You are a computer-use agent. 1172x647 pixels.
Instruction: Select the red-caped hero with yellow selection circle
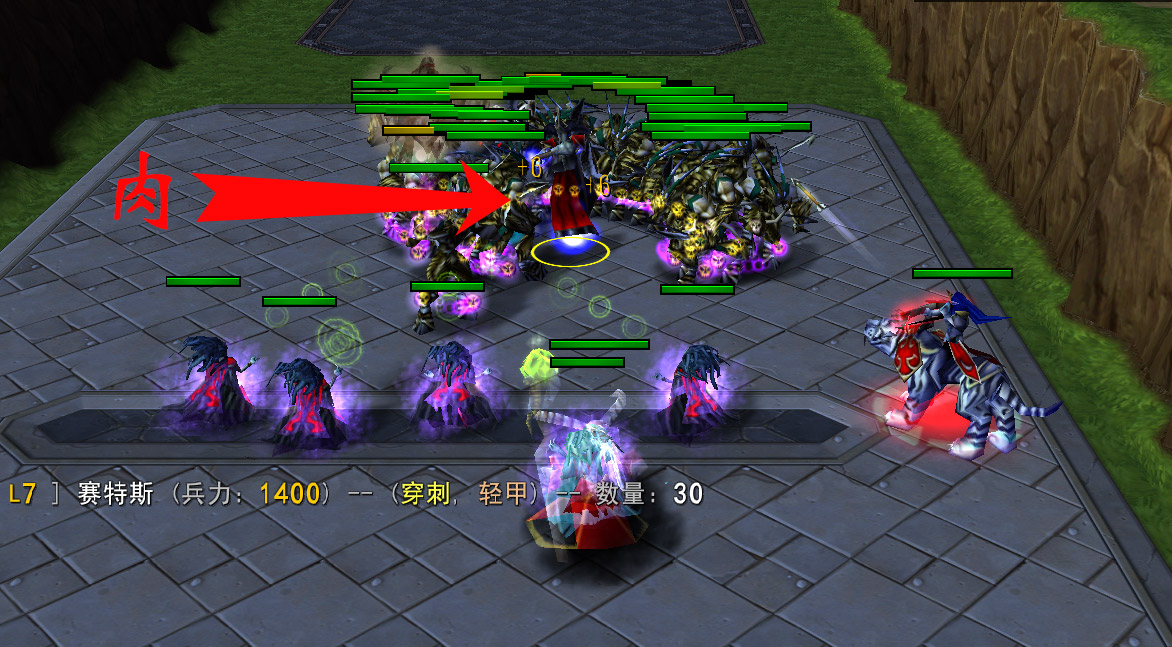571,200
